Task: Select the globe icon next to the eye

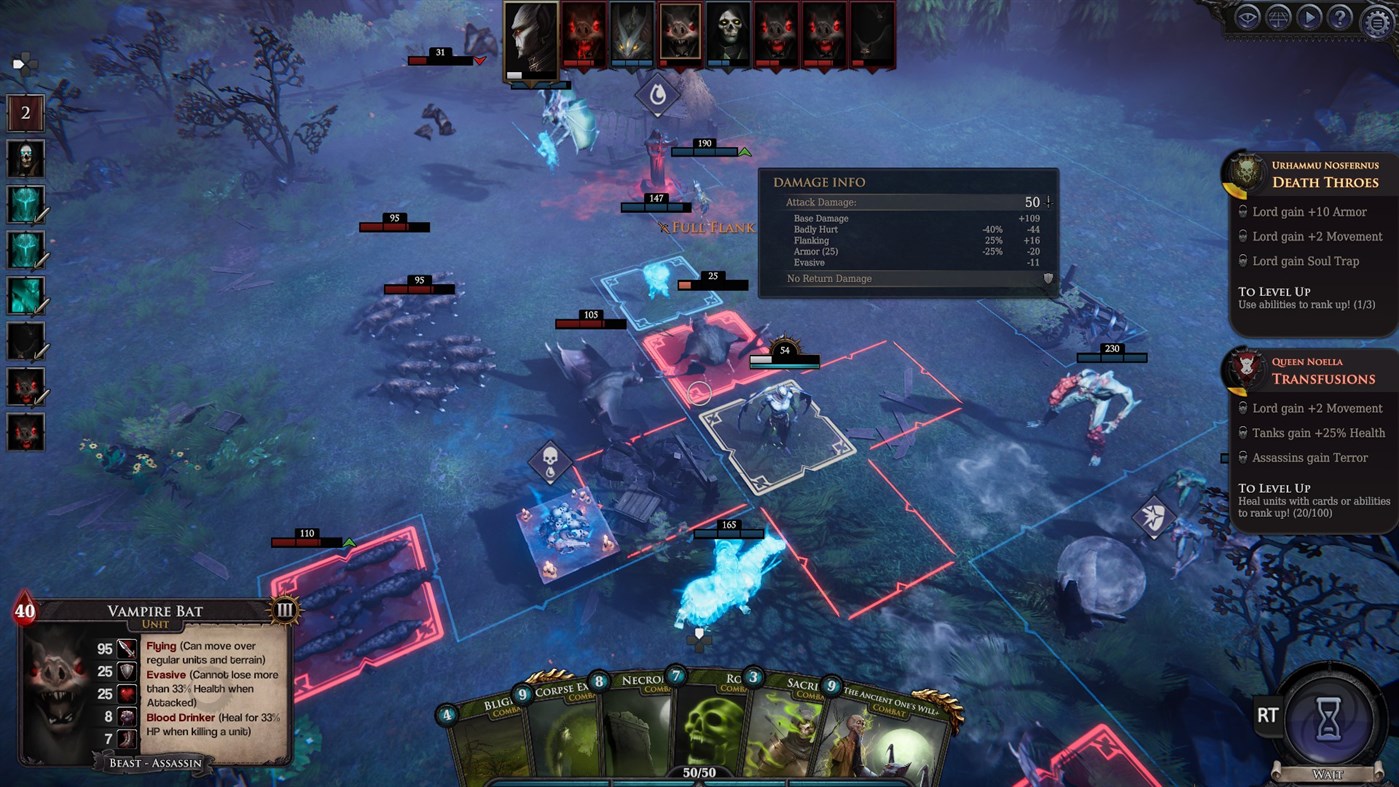Action: coord(1277,18)
